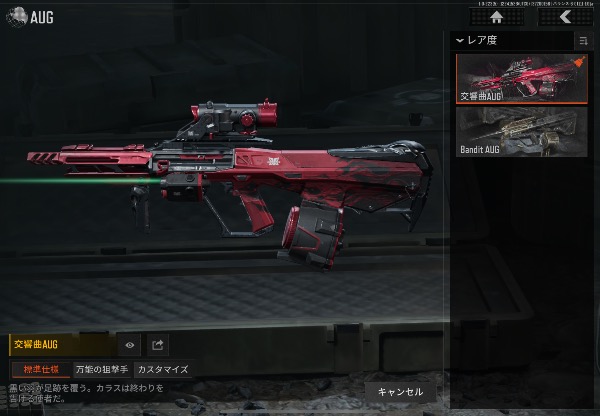Switch to the 標準仕様 tab
This screenshot has height=416, width=600.
(x=40, y=369)
